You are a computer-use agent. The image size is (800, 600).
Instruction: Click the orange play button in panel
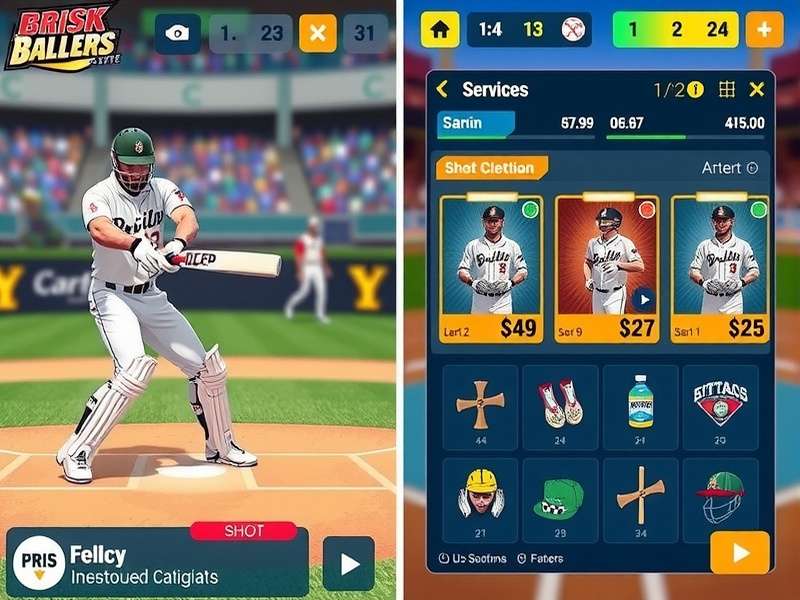coord(740,552)
